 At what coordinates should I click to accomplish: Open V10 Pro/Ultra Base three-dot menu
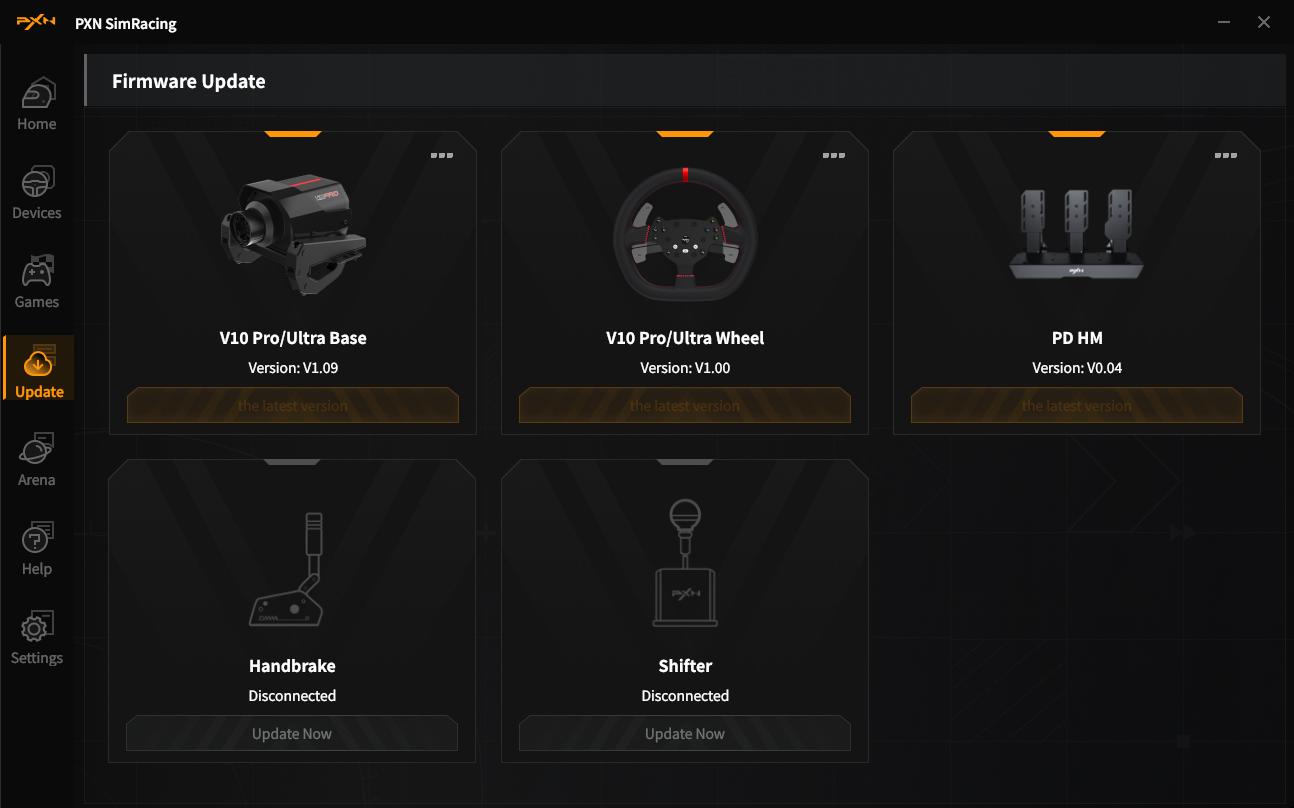pyautogui.click(x=442, y=155)
